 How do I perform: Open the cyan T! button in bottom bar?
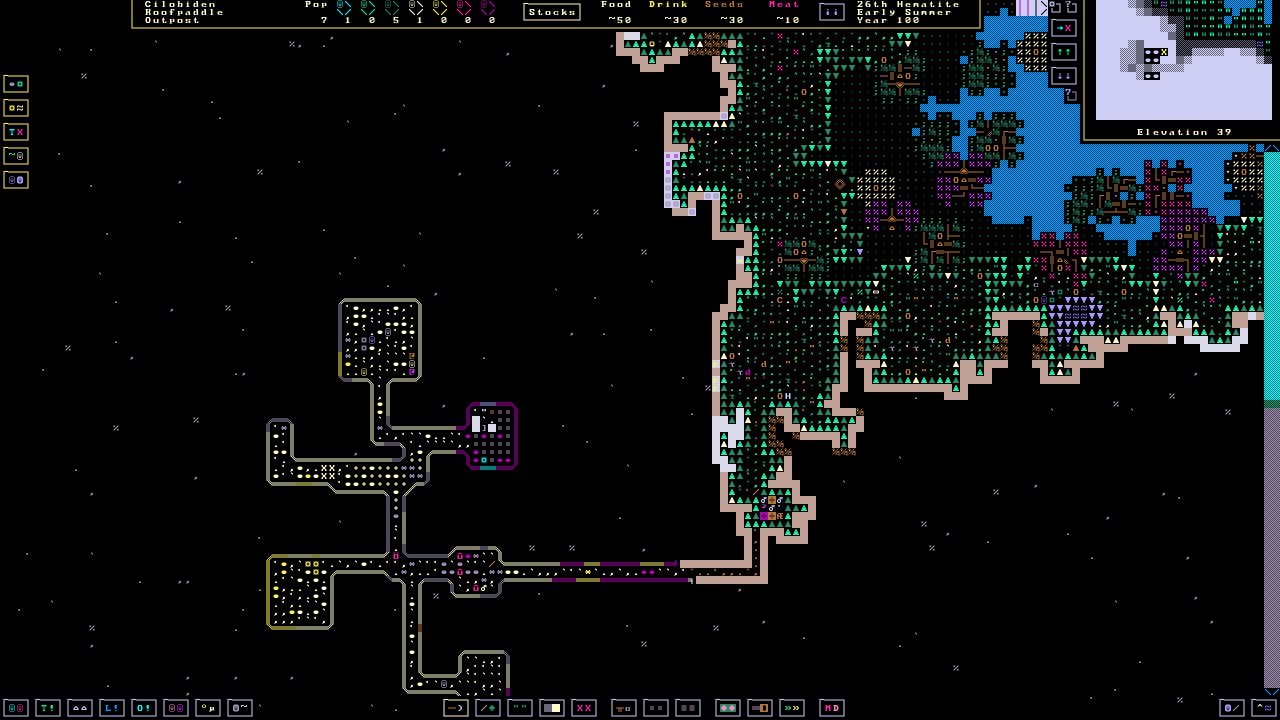(48, 708)
